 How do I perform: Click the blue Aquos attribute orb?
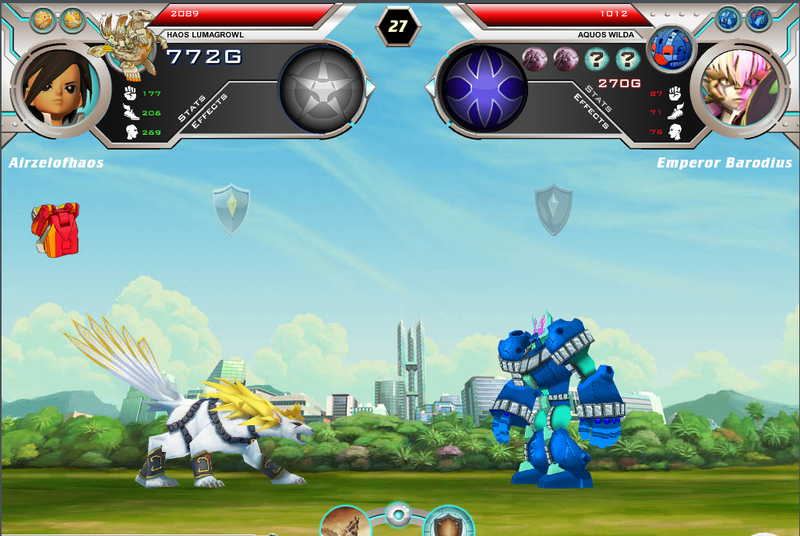[x=484, y=88]
